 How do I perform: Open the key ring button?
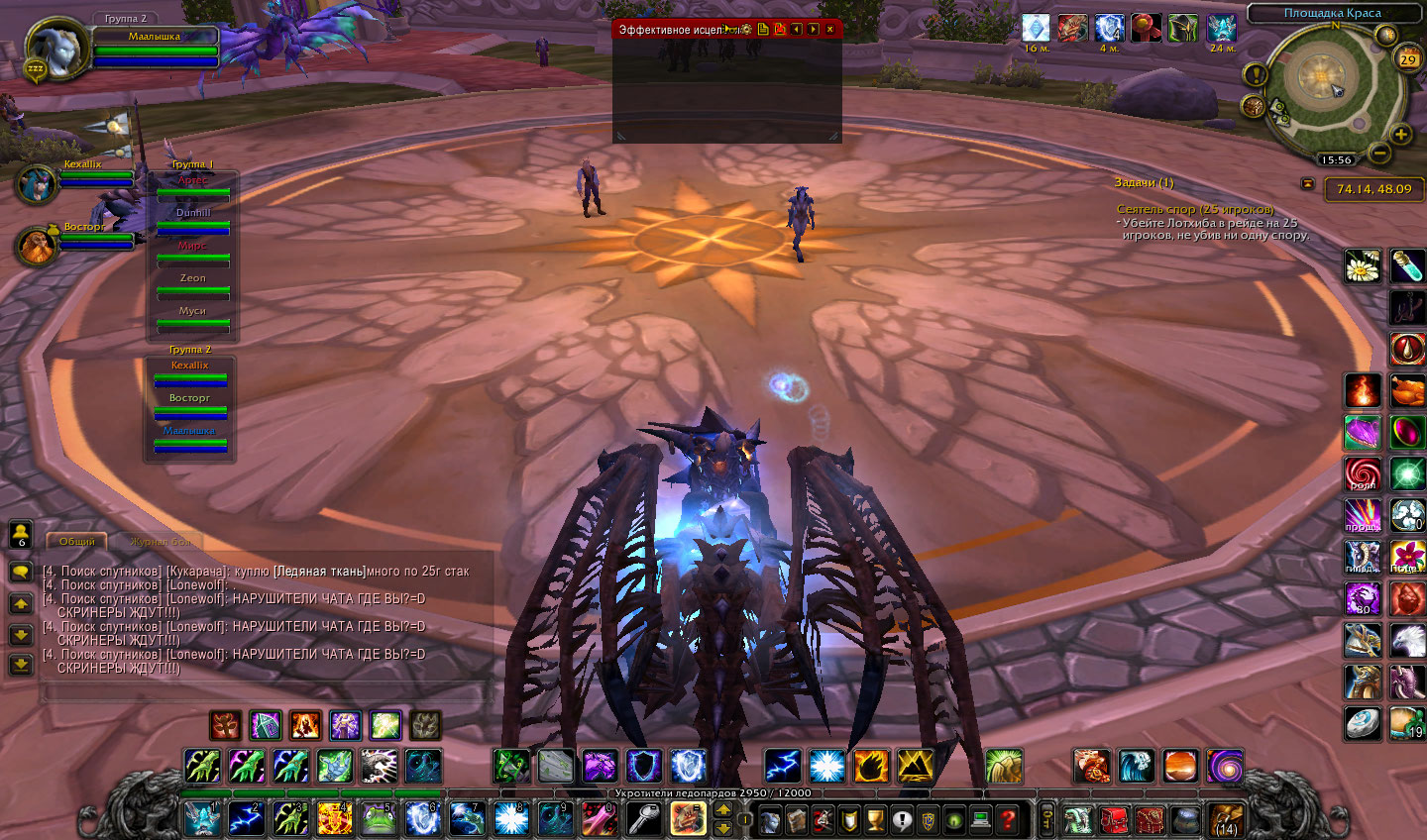click(1045, 819)
